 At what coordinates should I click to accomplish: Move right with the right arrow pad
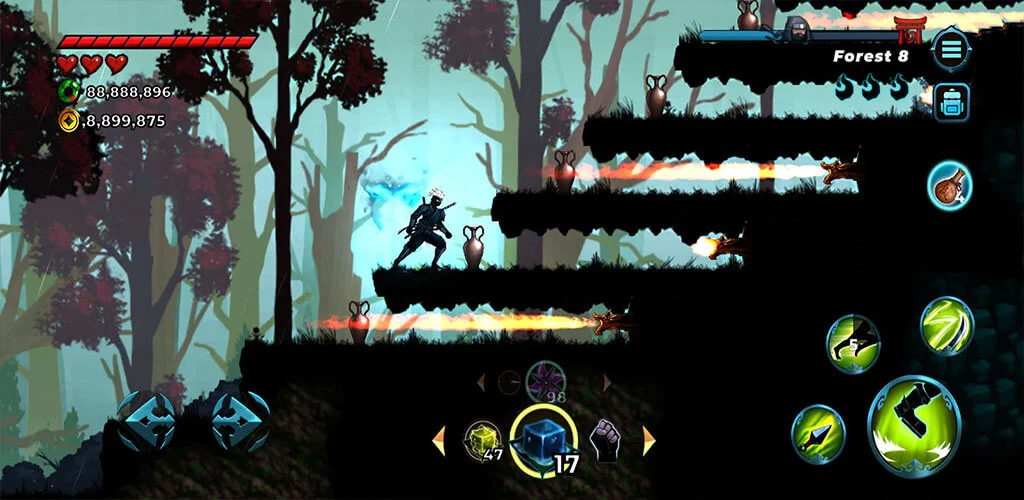(x=239, y=421)
